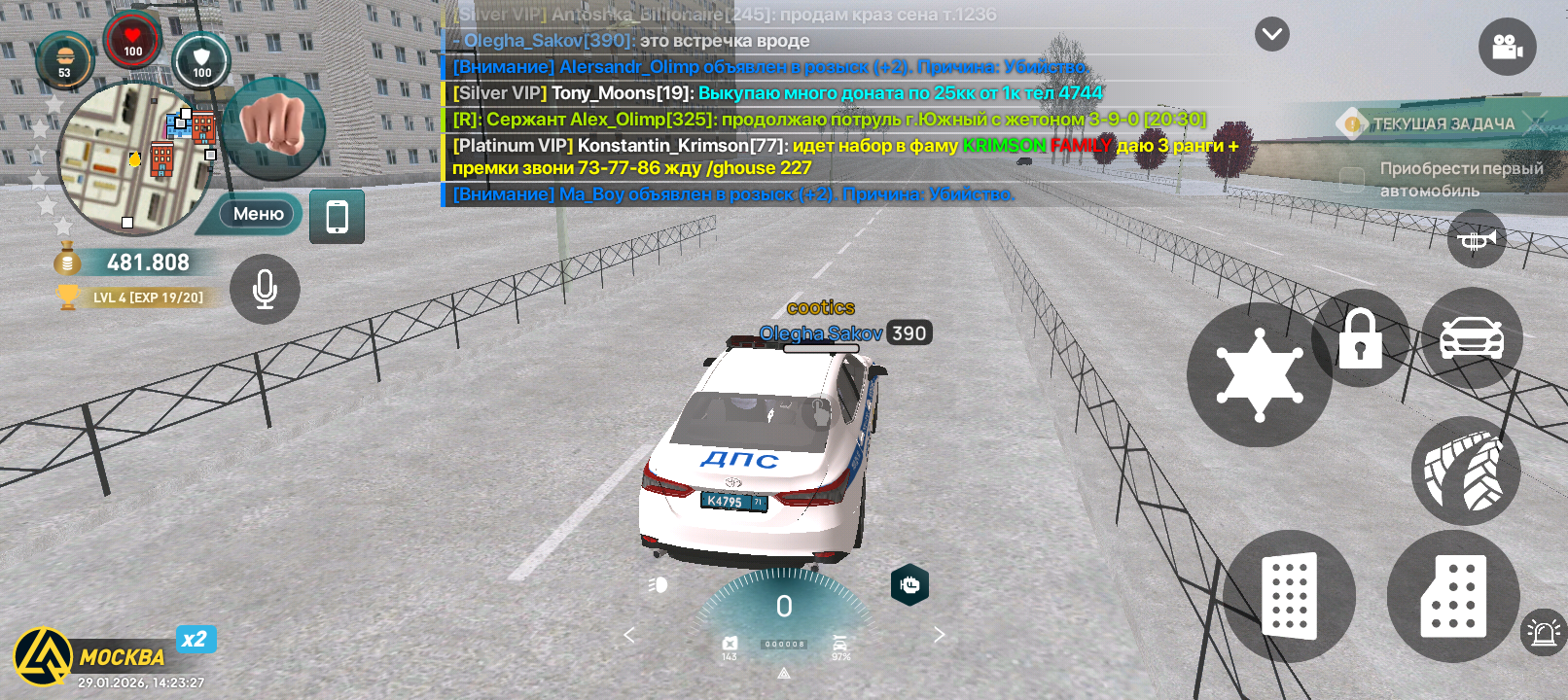Open the Меню button
This screenshot has height=700, width=1568.
coord(258,214)
